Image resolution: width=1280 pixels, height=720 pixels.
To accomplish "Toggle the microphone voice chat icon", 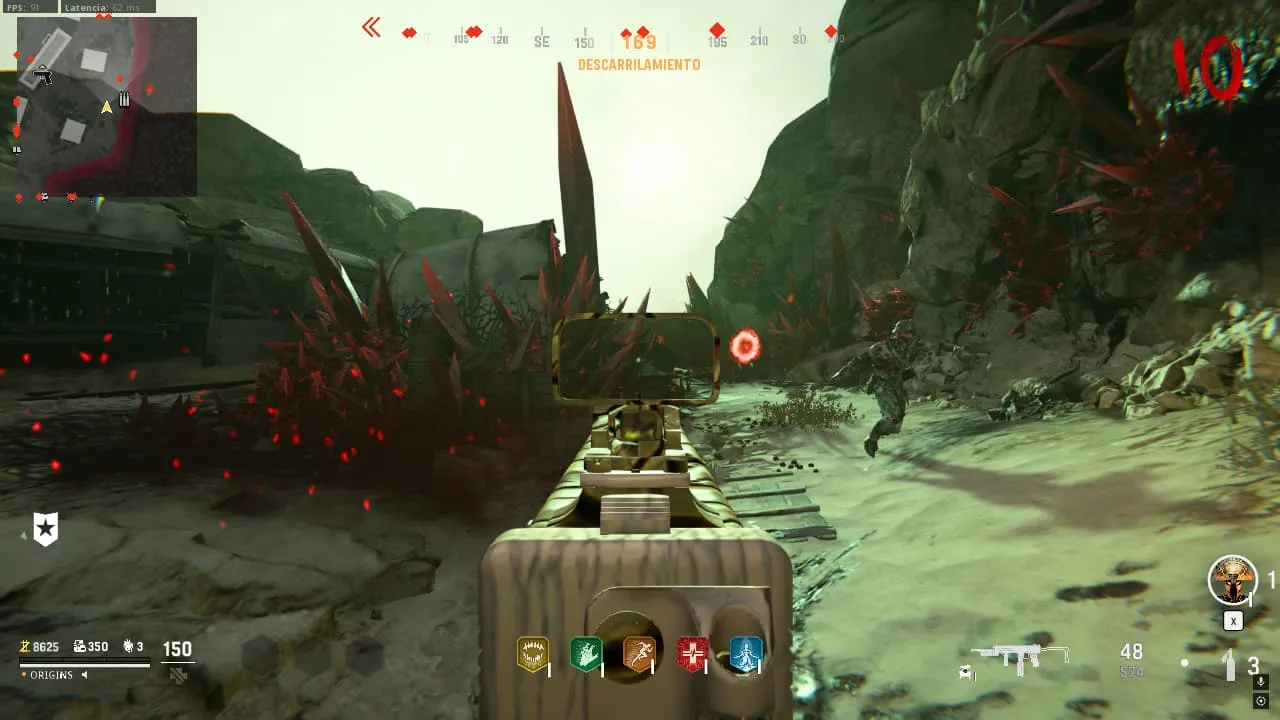I will pos(1263,683).
